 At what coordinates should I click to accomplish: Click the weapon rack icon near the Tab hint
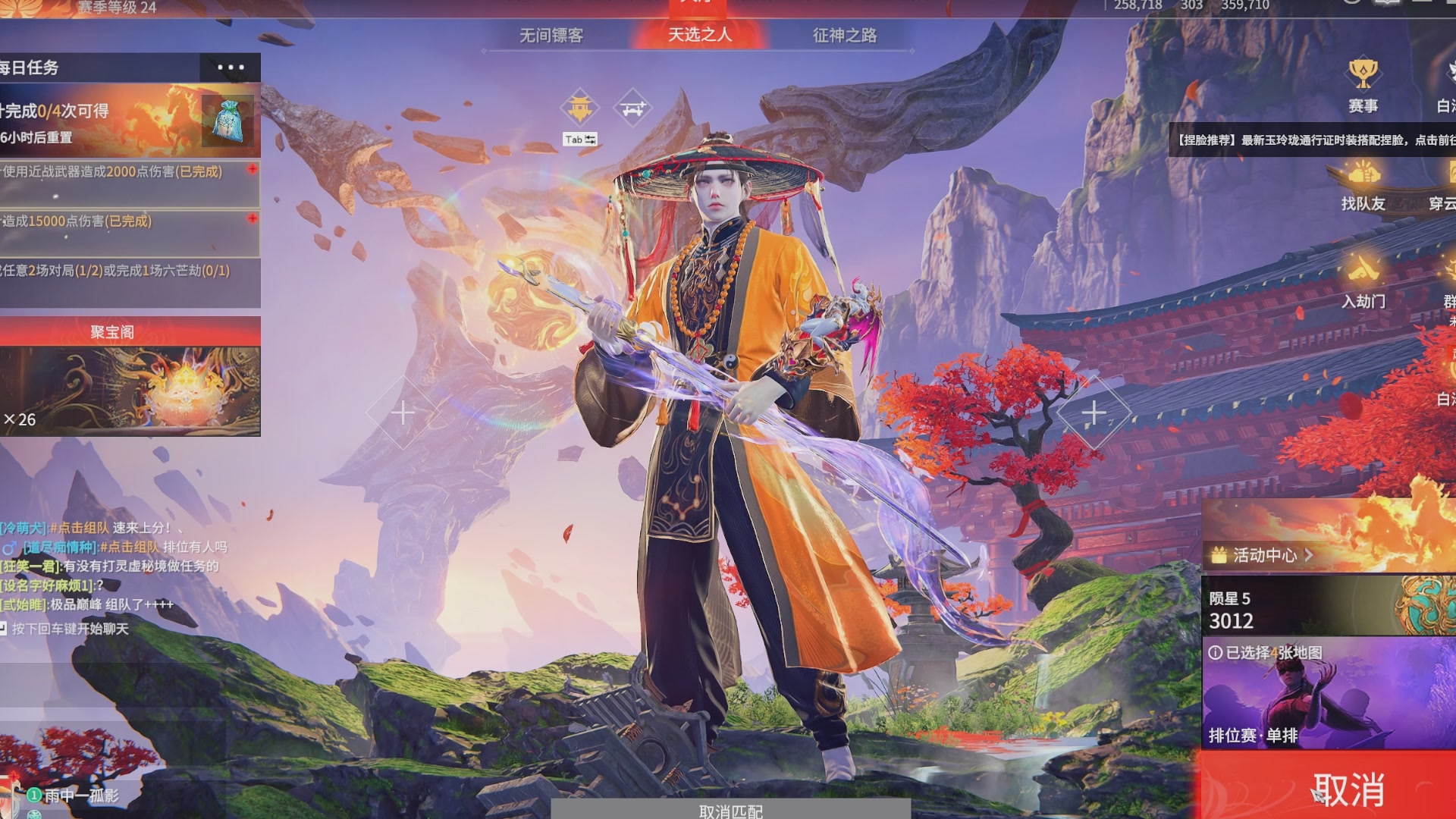point(633,106)
